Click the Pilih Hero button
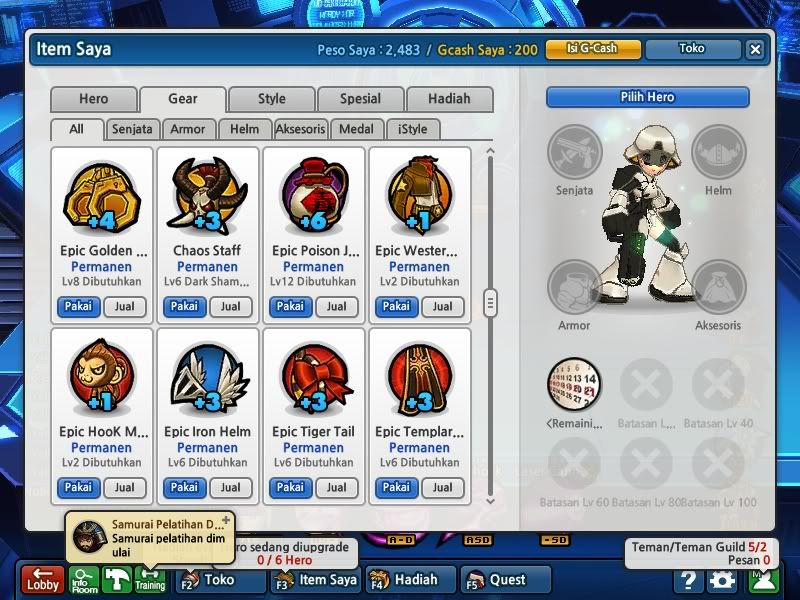800x600 pixels. click(x=647, y=97)
